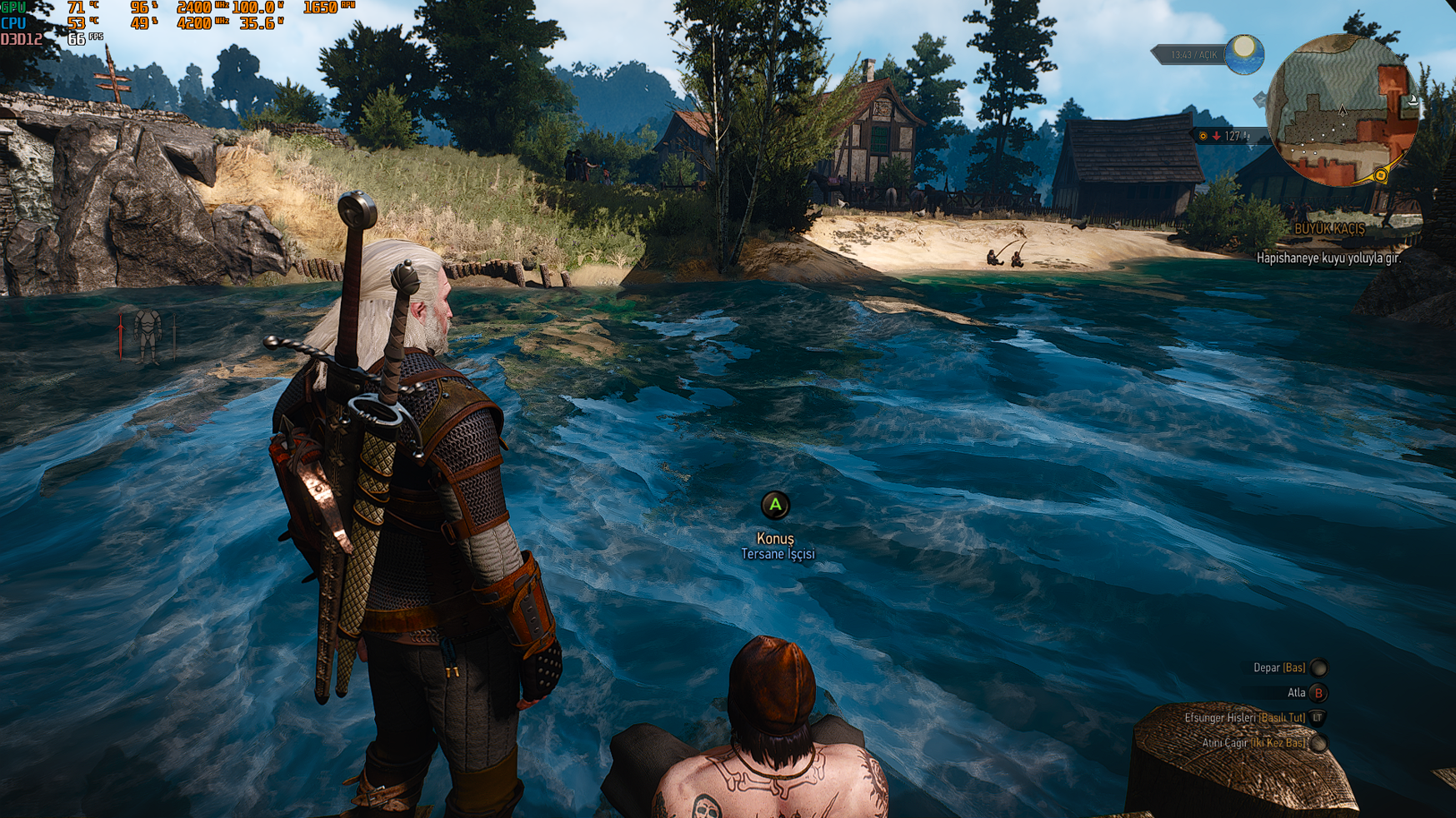Click the sun weather icon beside the clock
The image size is (1456, 818).
1243,53
